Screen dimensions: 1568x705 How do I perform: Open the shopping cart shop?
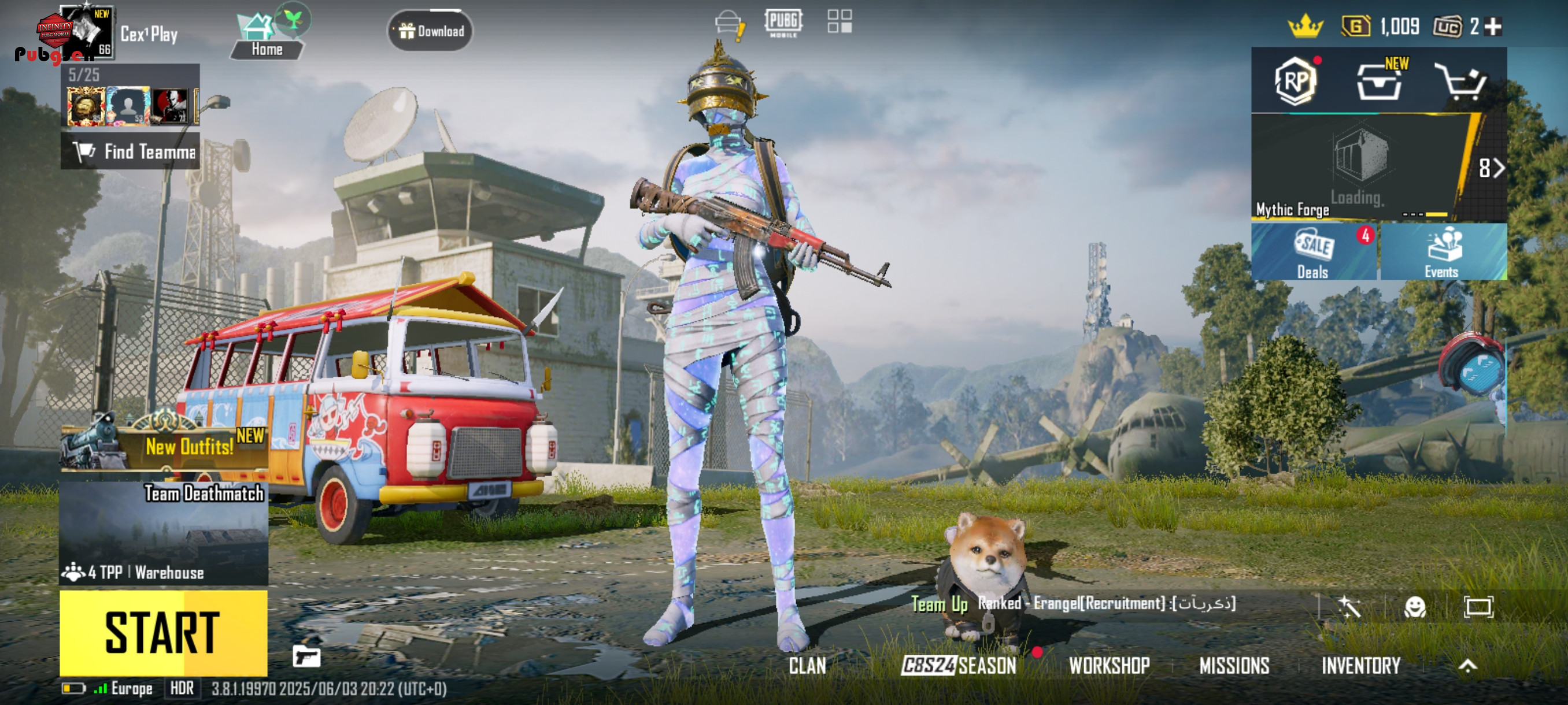[1462, 81]
